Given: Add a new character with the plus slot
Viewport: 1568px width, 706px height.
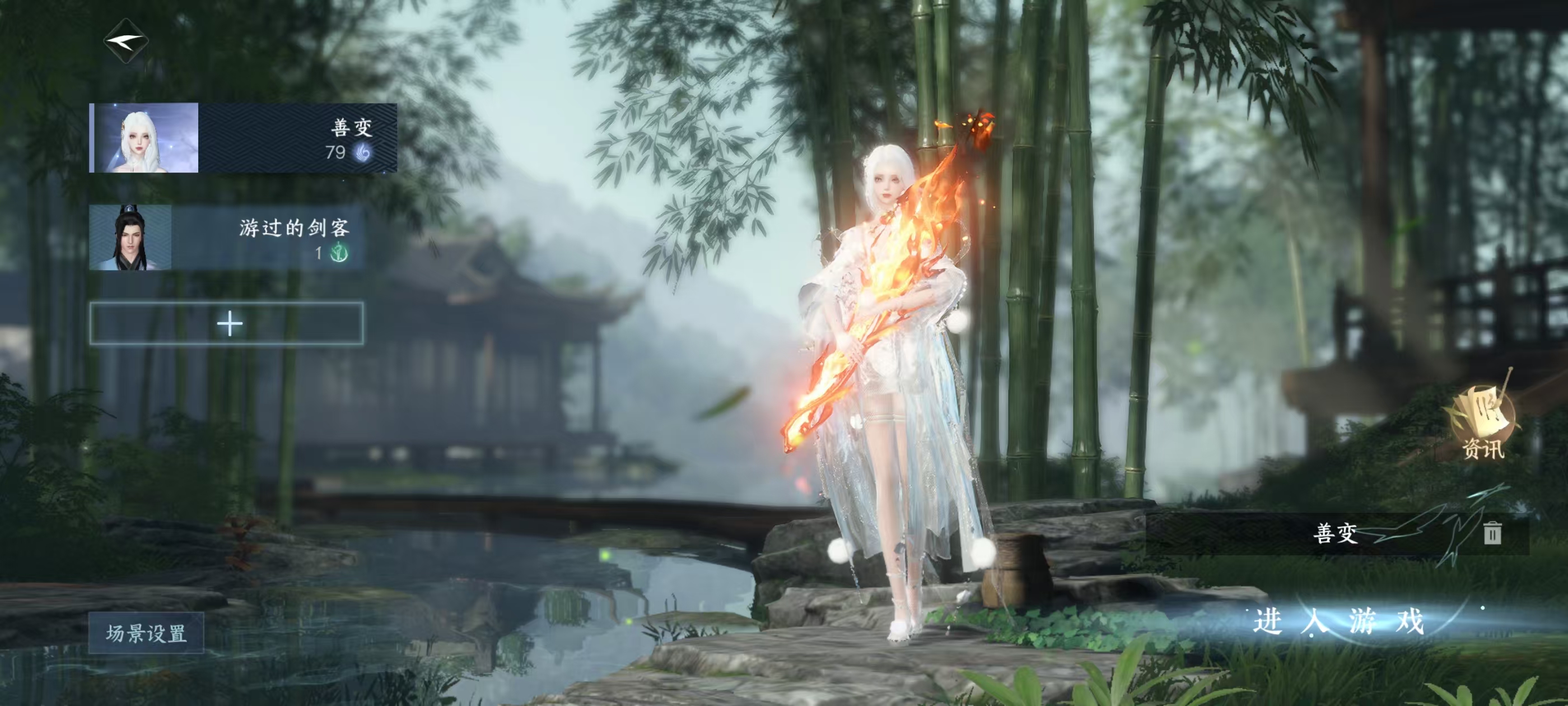Looking at the screenshot, I should pos(227,323).
